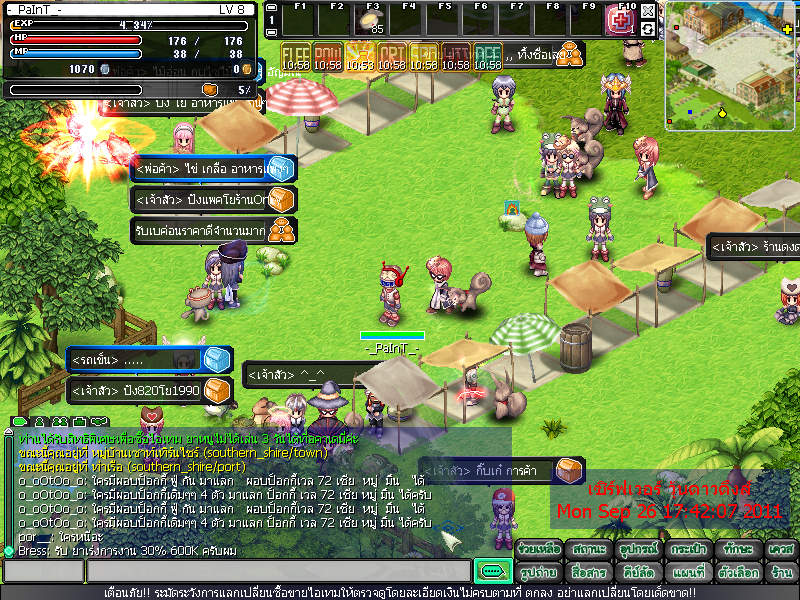
Task: Open the เควส (Quest) log
Action: pos(781,550)
